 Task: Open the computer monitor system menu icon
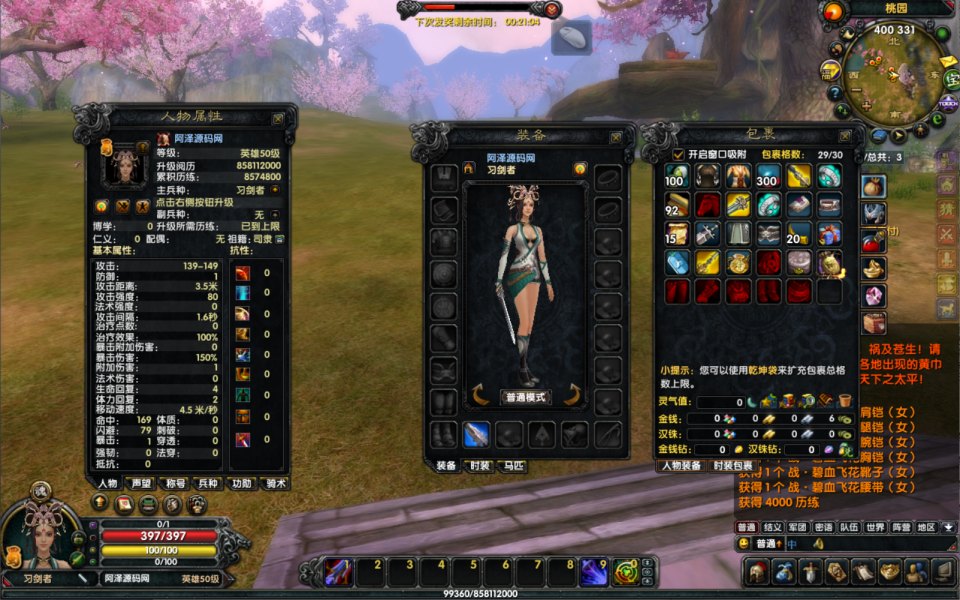click(942, 572)
